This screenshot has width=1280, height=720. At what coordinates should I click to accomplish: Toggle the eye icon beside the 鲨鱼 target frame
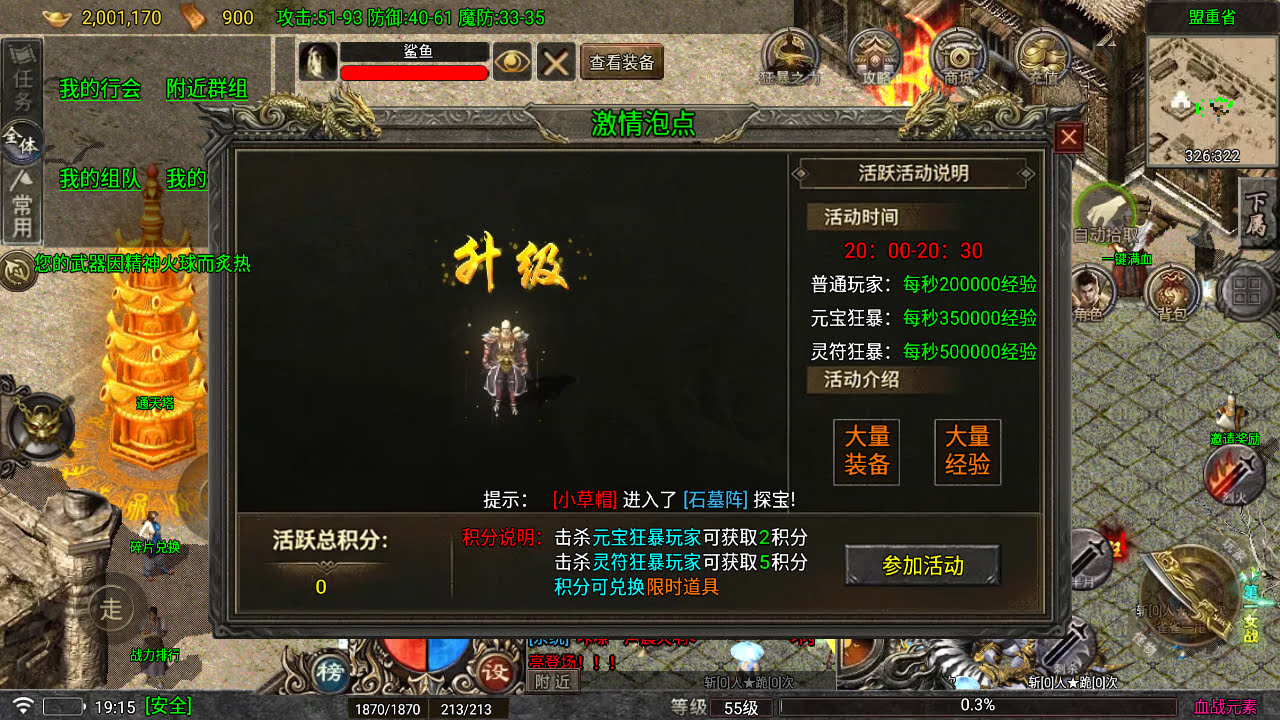click(512, 62)
